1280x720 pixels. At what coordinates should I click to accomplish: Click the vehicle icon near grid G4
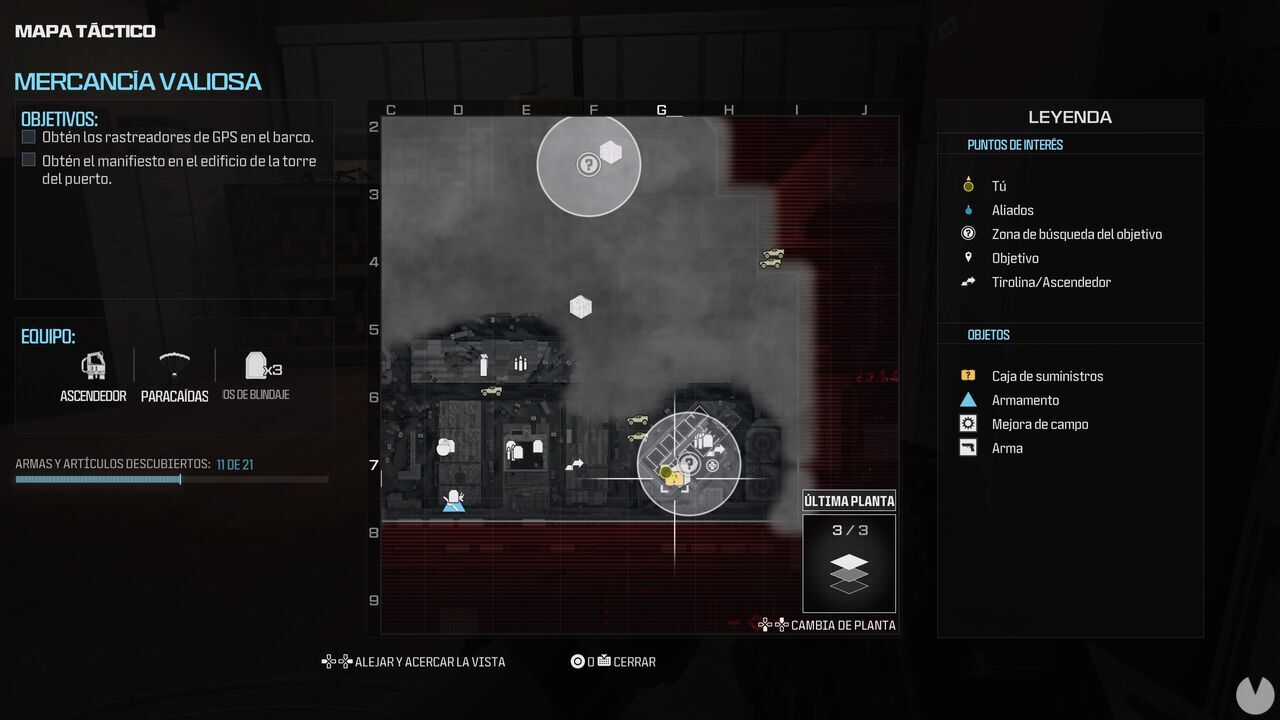pyautogui.click(x=771, y=256)
